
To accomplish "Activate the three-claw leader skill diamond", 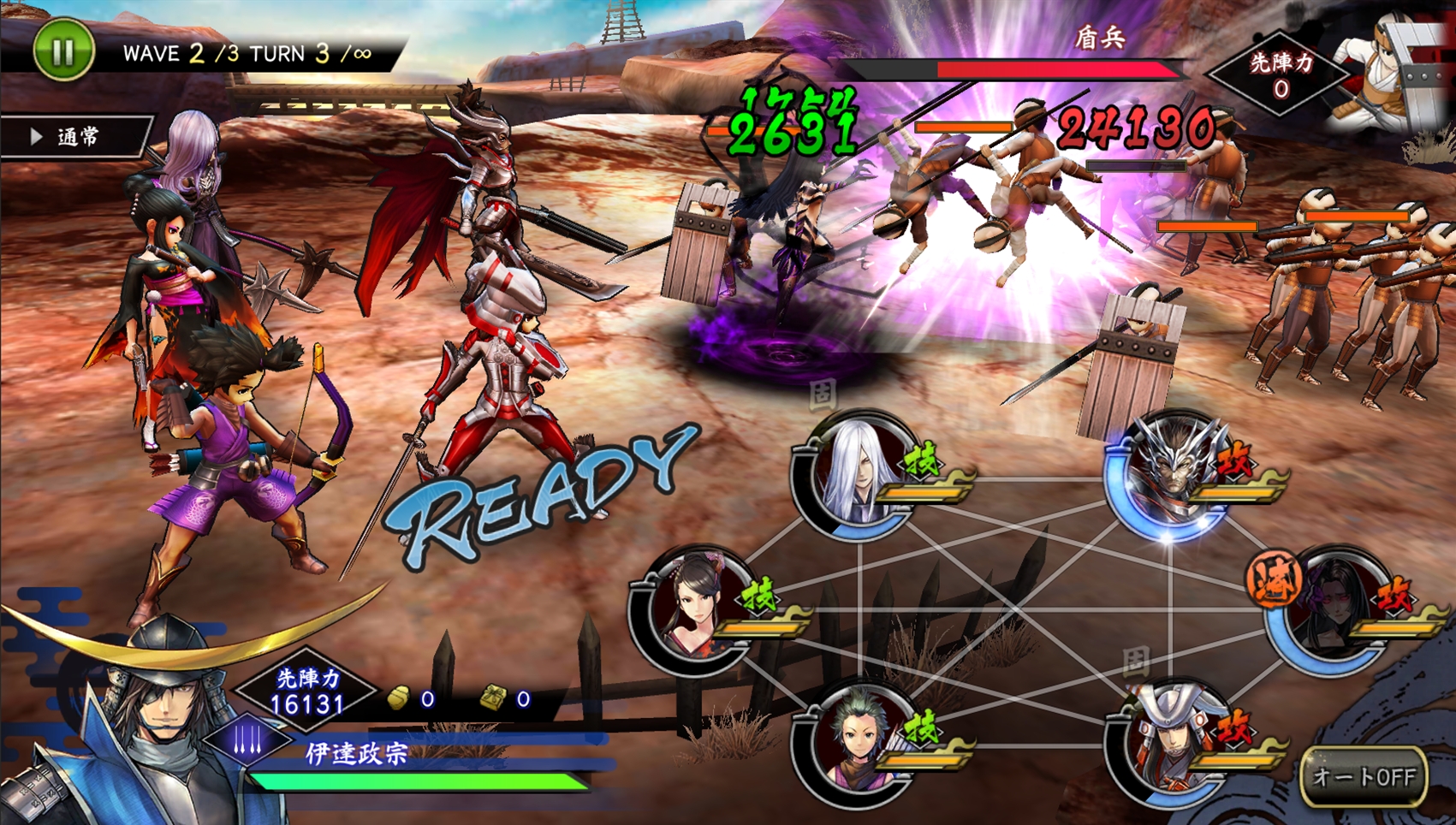I will (x=249, y=739).
